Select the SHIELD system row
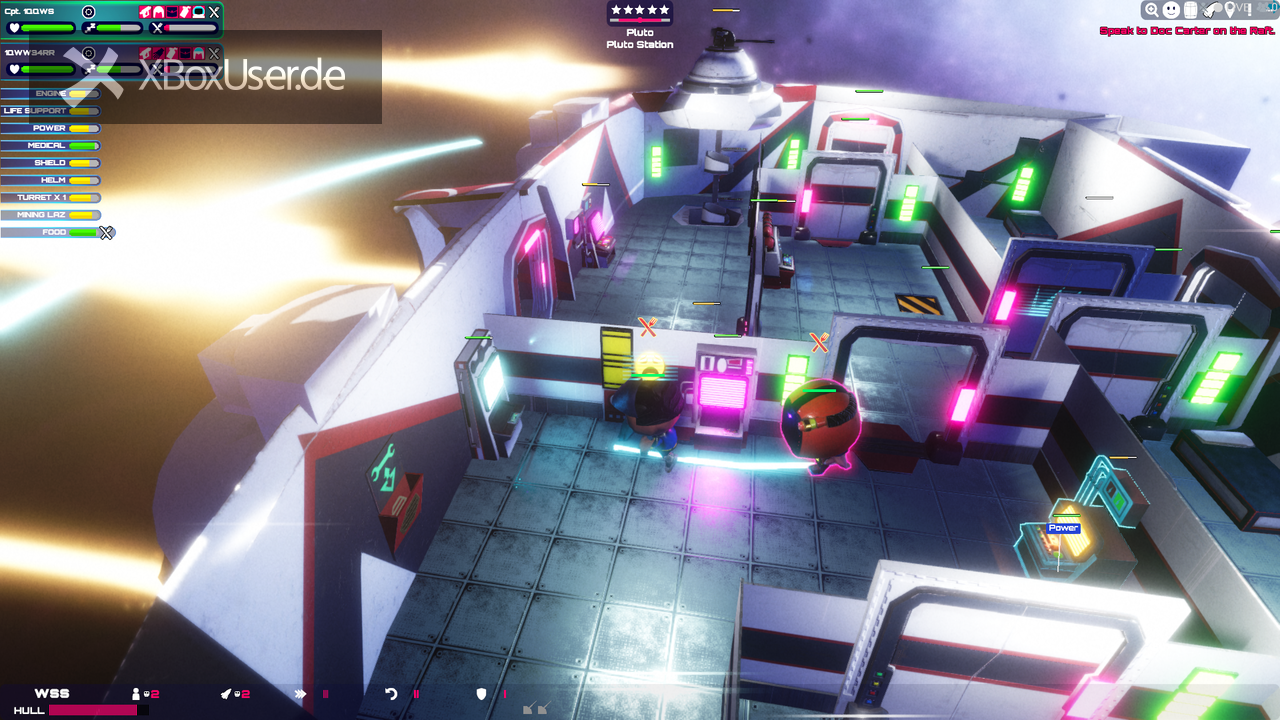The width and height of the screenshot is (1280, 720). pos(50,162)
